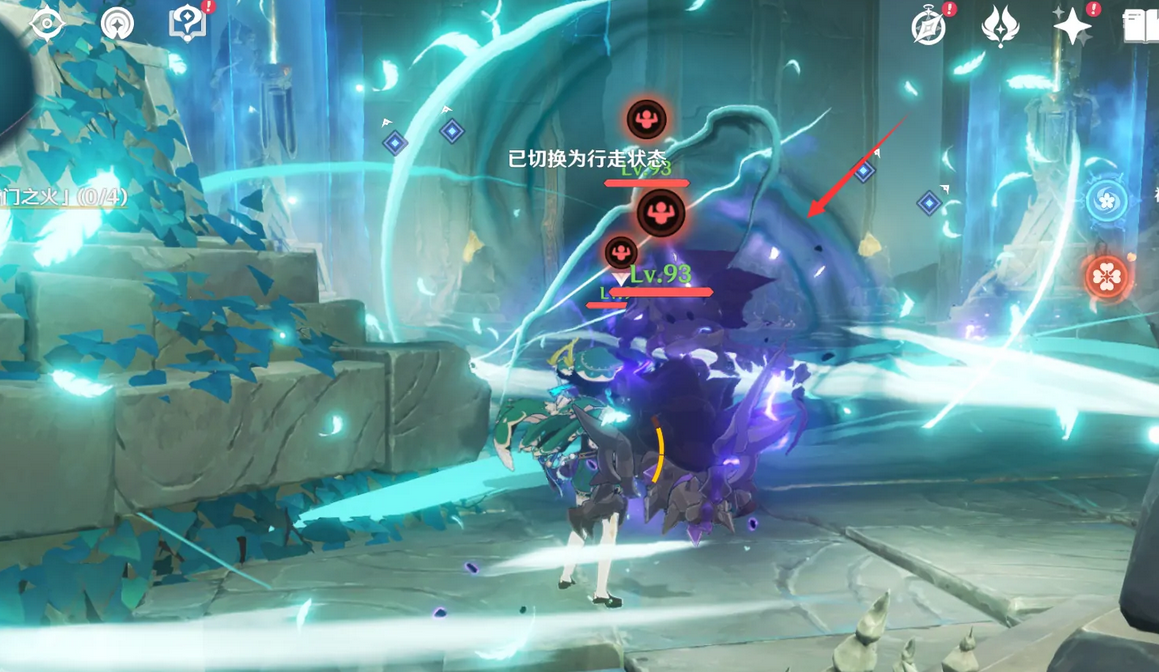Open the winged battle pass emblem
1159x672 pixels.
[x=1000, y=27]
